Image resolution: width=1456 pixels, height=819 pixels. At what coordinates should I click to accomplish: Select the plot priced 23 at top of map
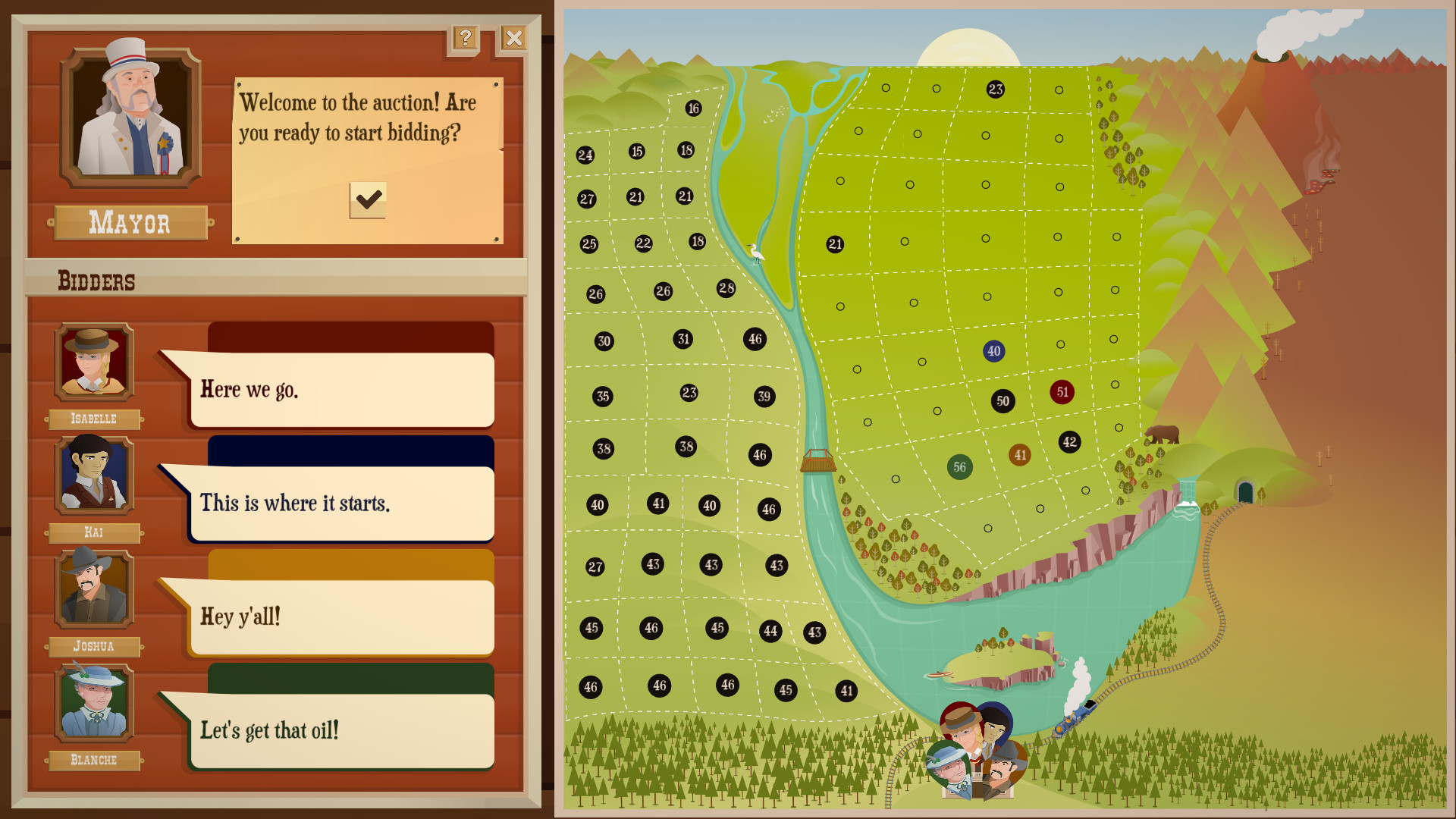coord(994,89)
